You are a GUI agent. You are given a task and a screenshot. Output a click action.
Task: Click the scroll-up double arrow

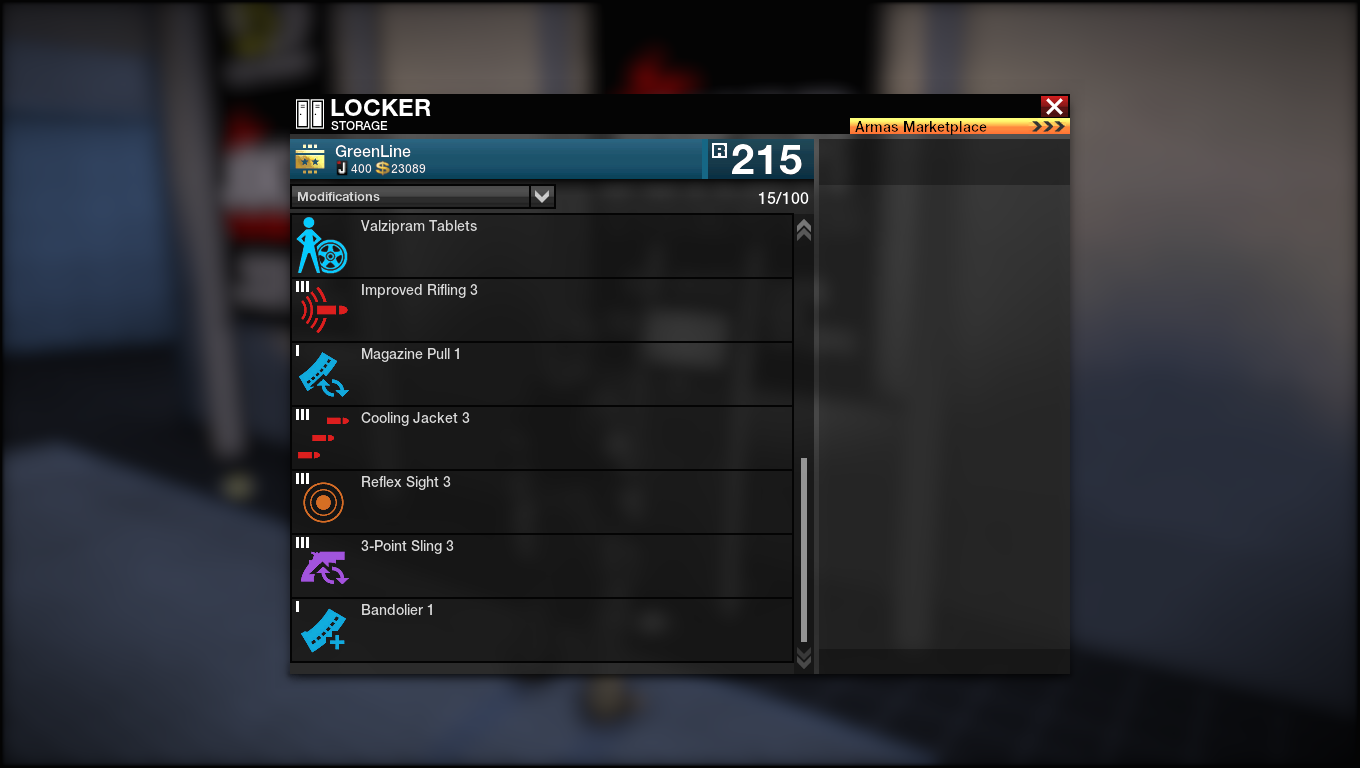(x=803, y=231)
